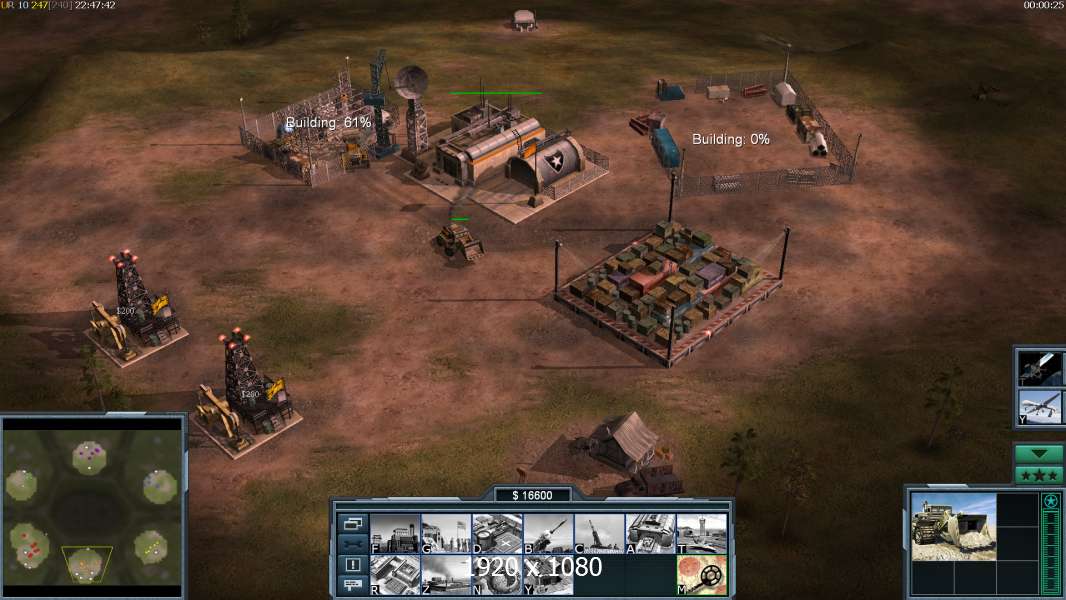Activate the spy drone power shortcut
The image size is (1066, 600).
pos(1038,407)
